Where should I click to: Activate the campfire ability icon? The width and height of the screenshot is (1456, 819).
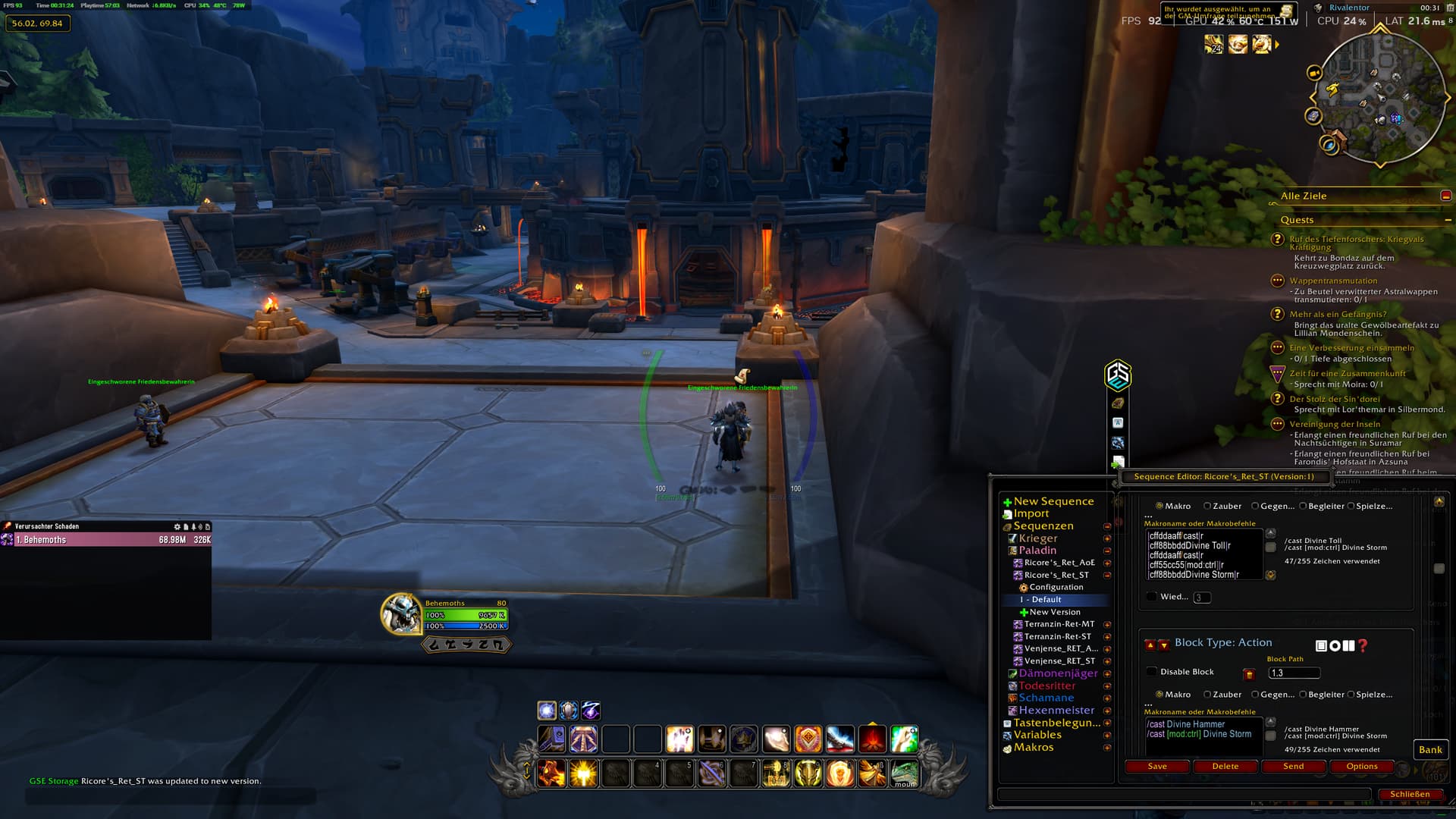coord(872,739)
